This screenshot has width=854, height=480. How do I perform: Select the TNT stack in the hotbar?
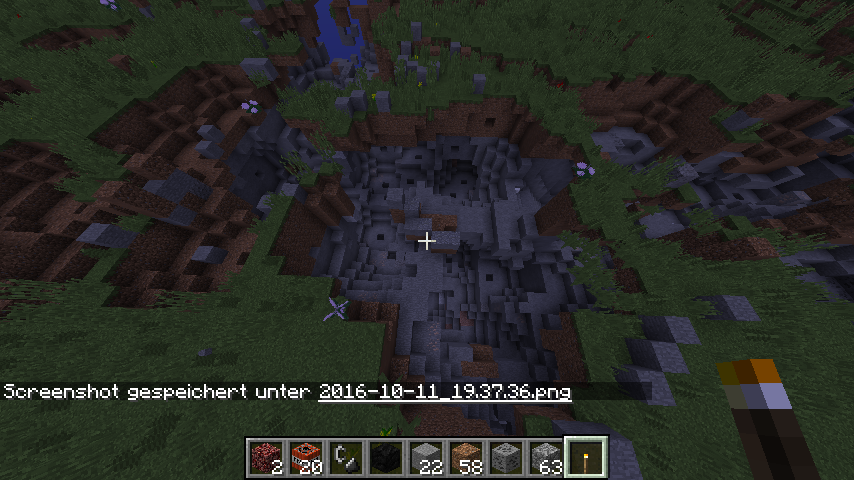coord(305,457)
